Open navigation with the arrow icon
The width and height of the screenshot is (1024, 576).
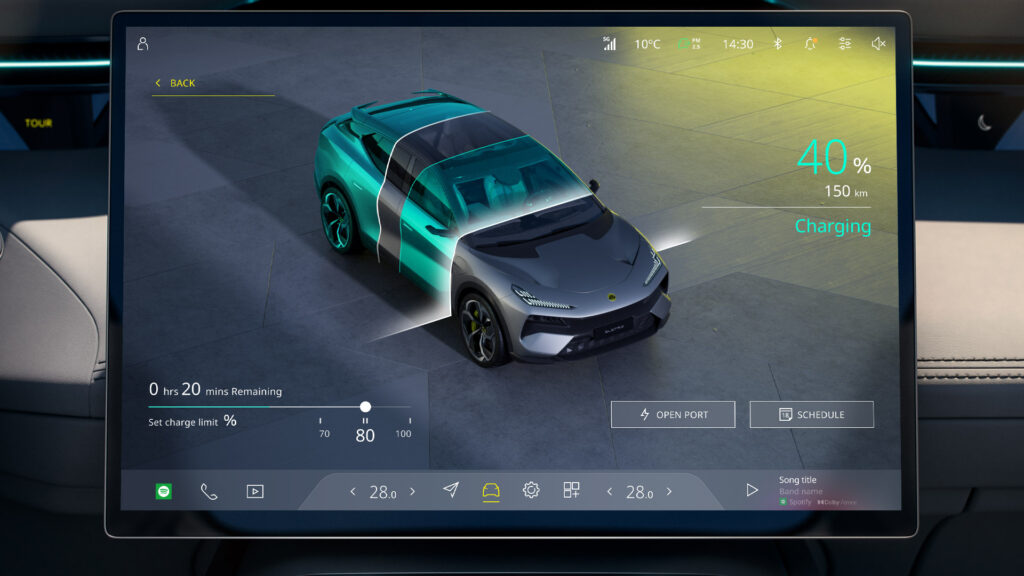[451, 490]
